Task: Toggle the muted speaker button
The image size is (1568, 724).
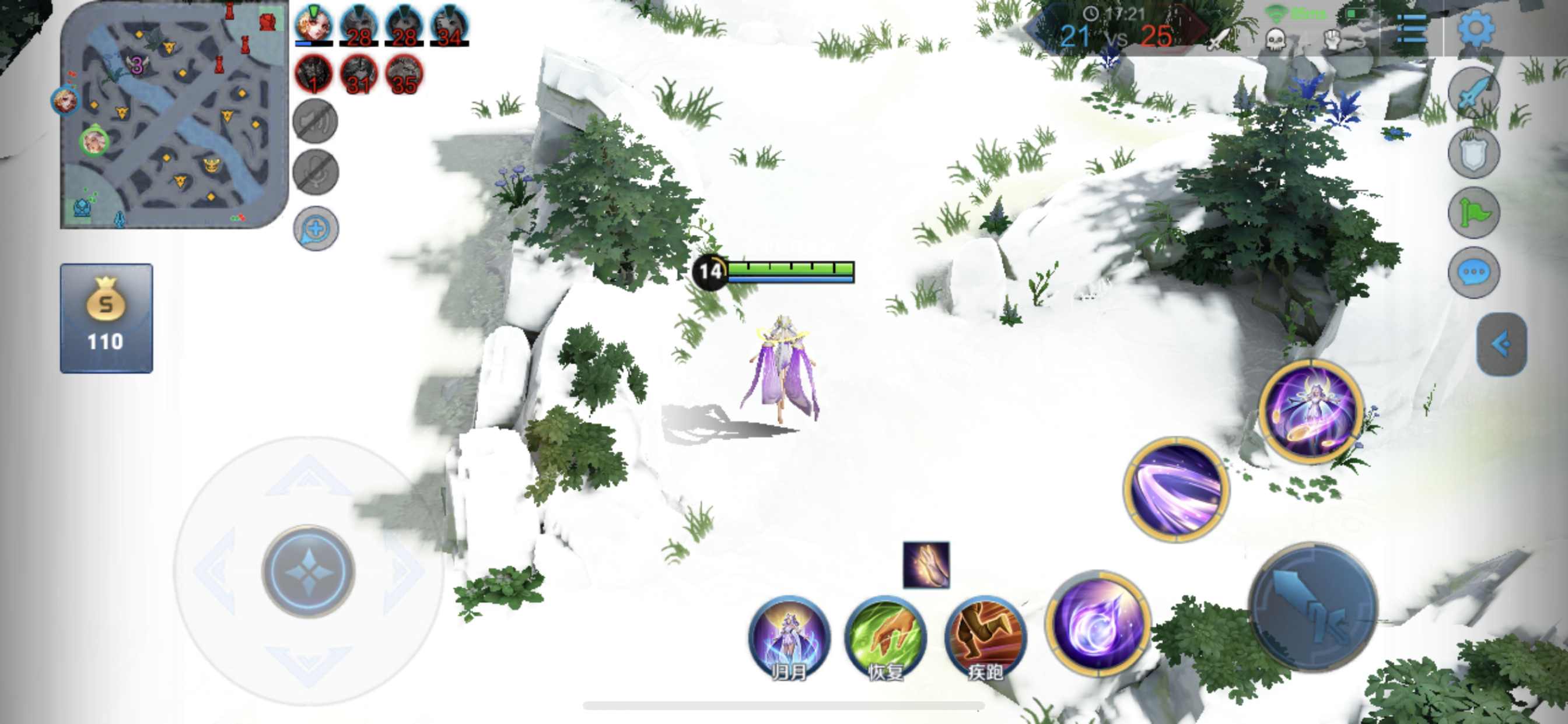Action: click(x=316, y=121)
